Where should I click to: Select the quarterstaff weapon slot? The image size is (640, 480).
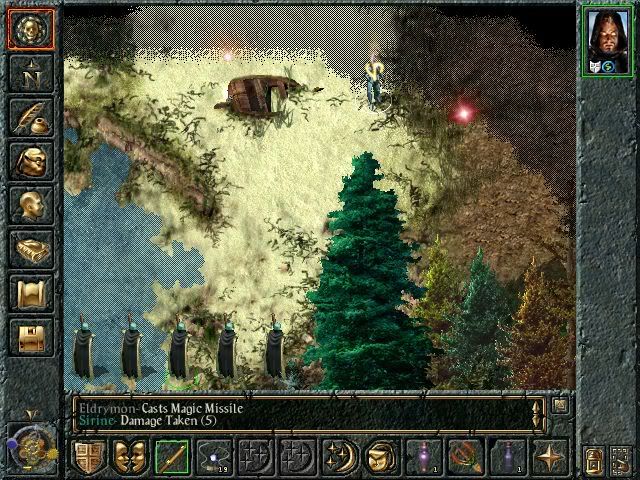point(172,457)
